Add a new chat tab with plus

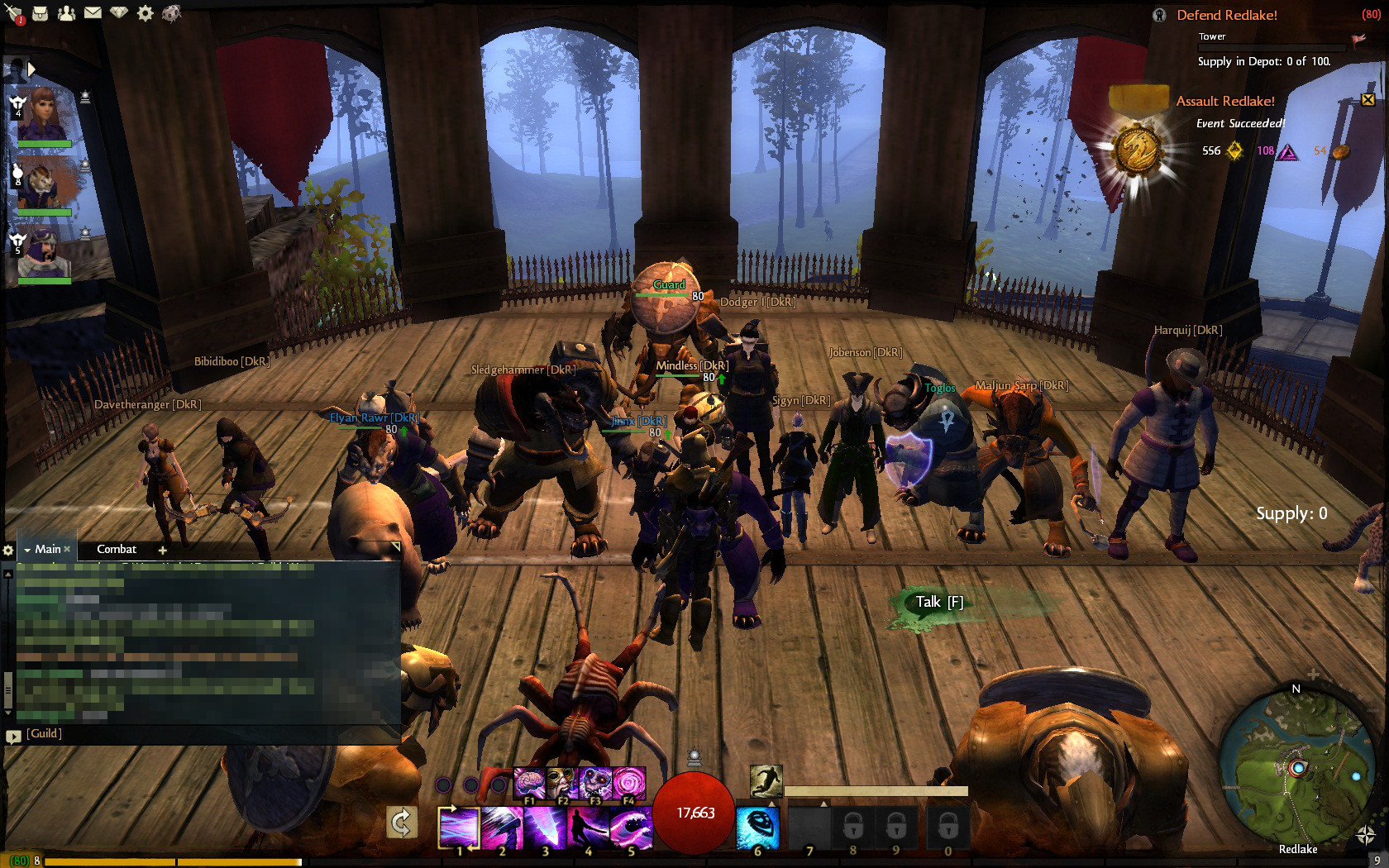(163, 551)
